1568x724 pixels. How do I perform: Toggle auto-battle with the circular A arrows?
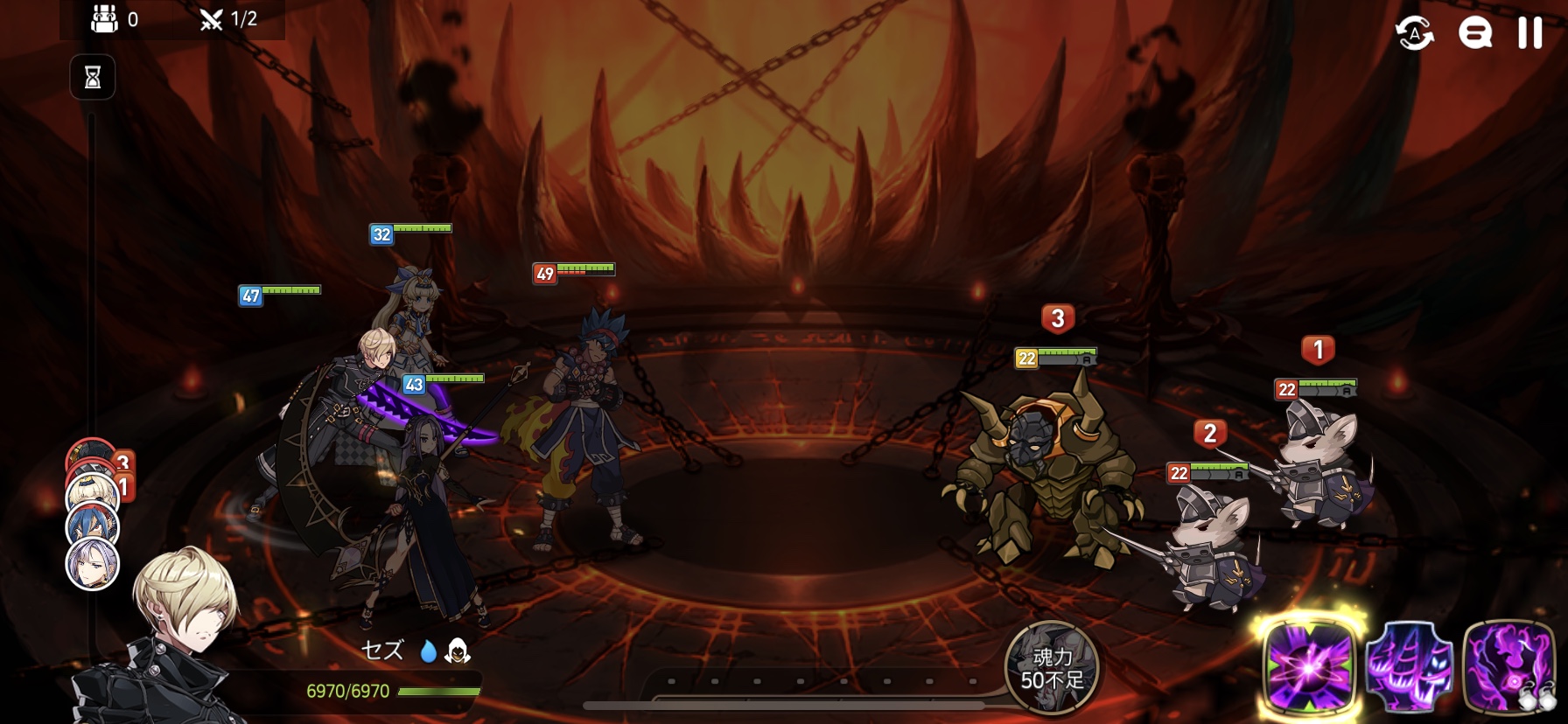1414,33
